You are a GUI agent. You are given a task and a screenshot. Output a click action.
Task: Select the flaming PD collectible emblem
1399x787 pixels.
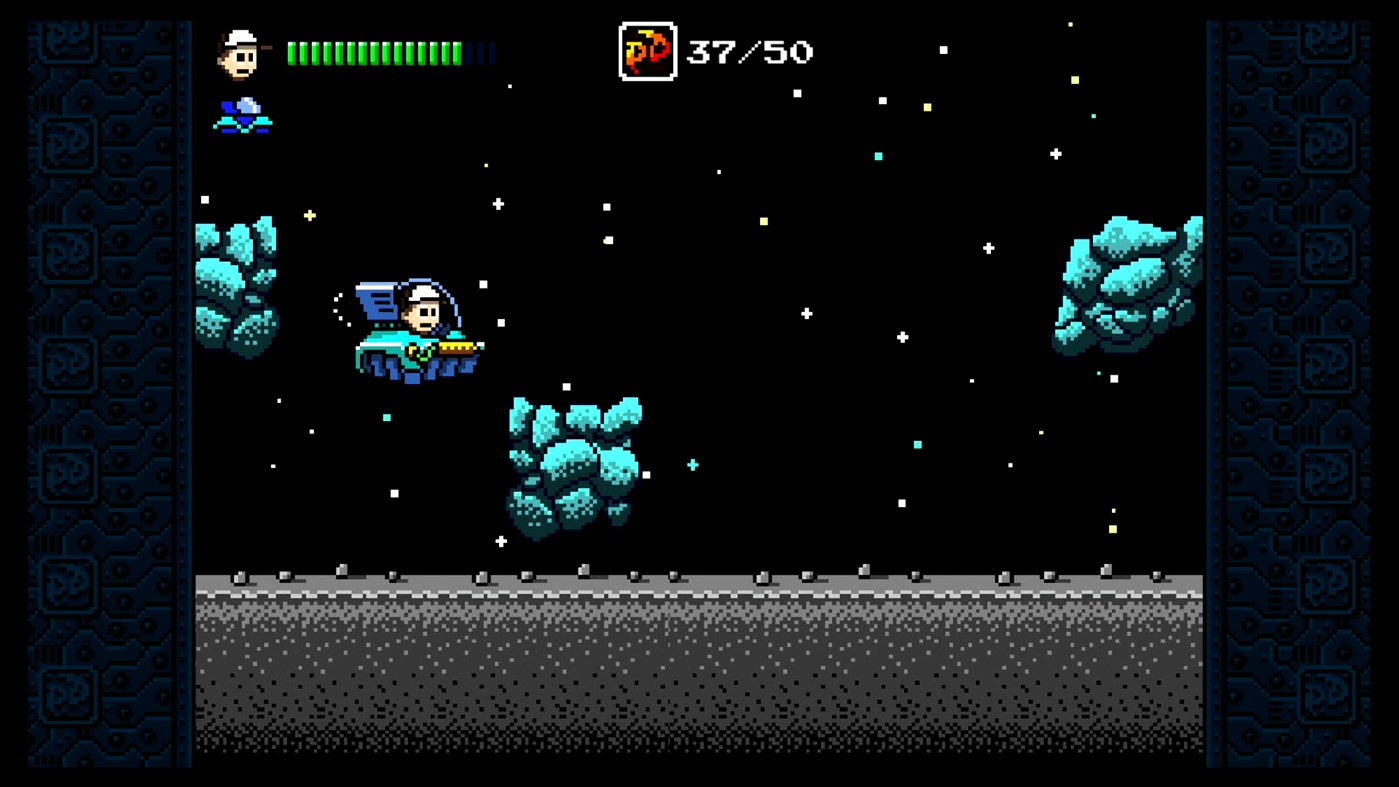click(646, 49)
